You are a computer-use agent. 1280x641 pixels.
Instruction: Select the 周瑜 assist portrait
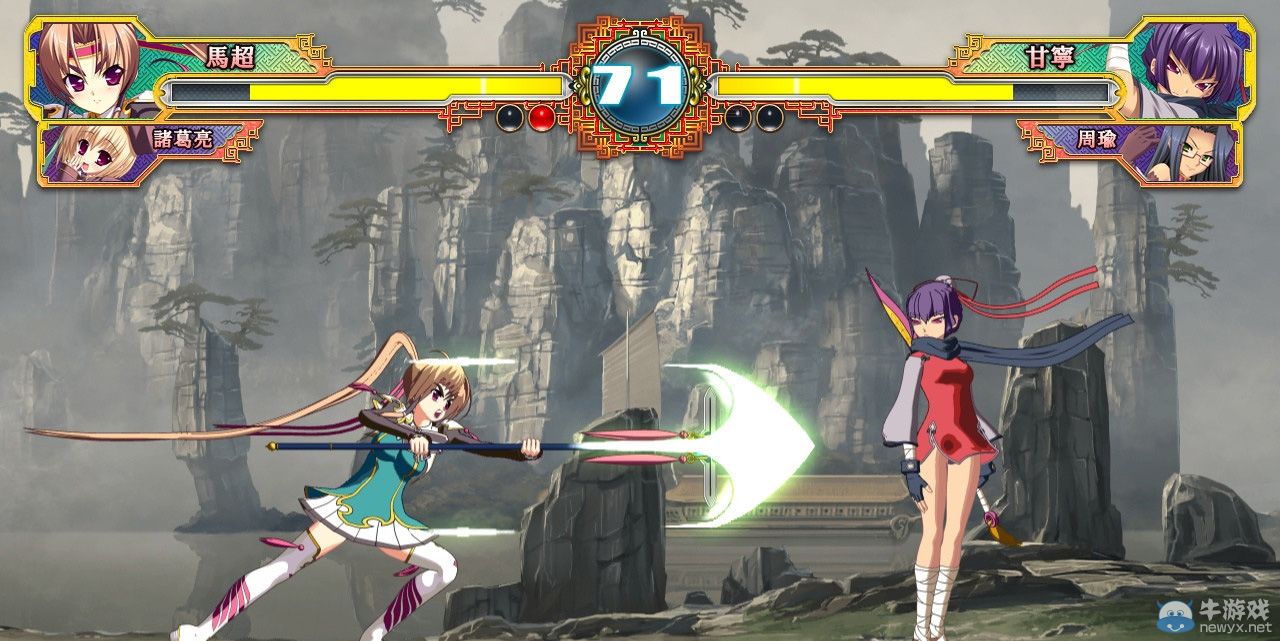click(1193, 153)
